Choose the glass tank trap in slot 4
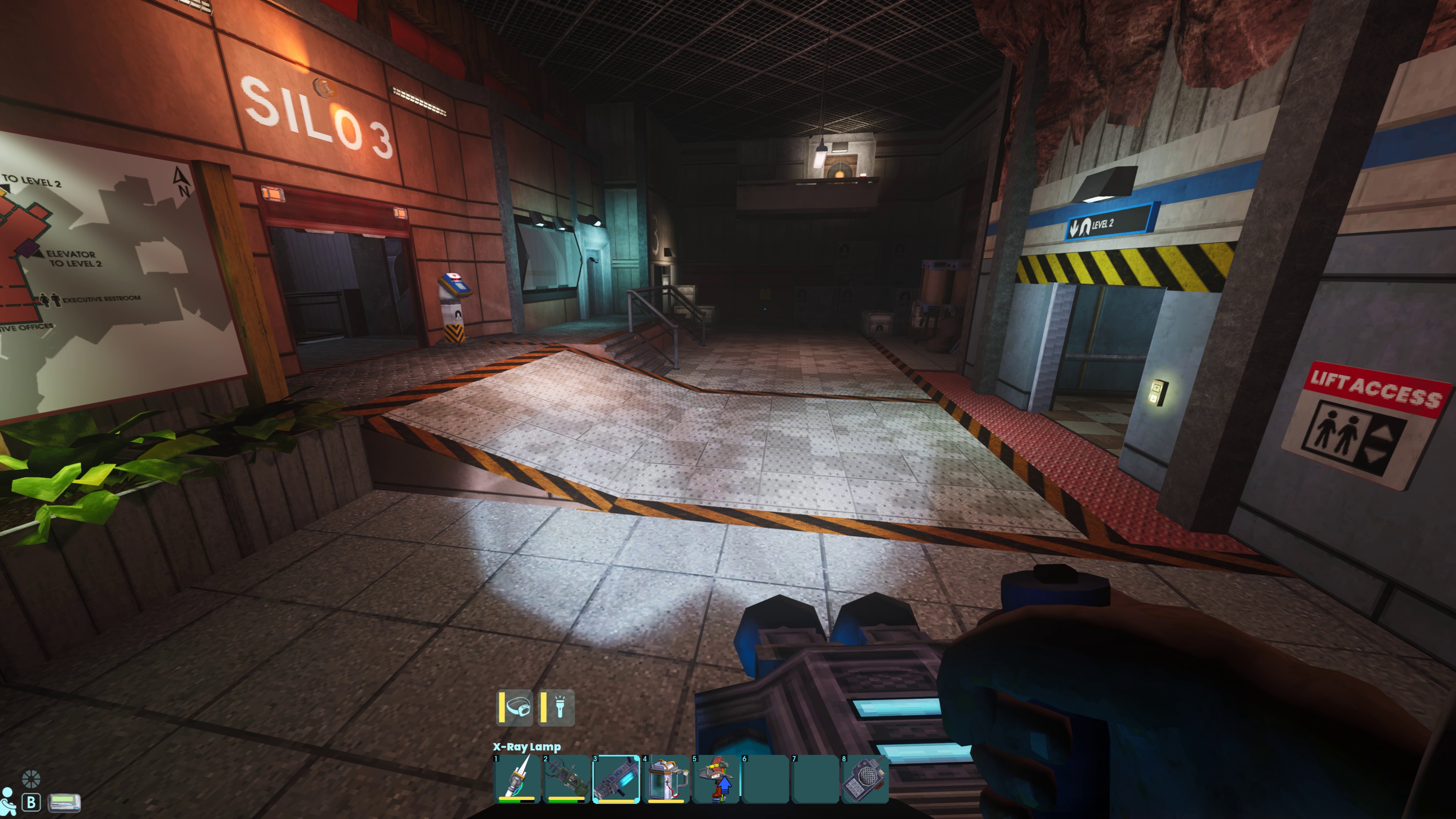The width and height of the screenshot is (1456, 819). click(x=667, y=778)
